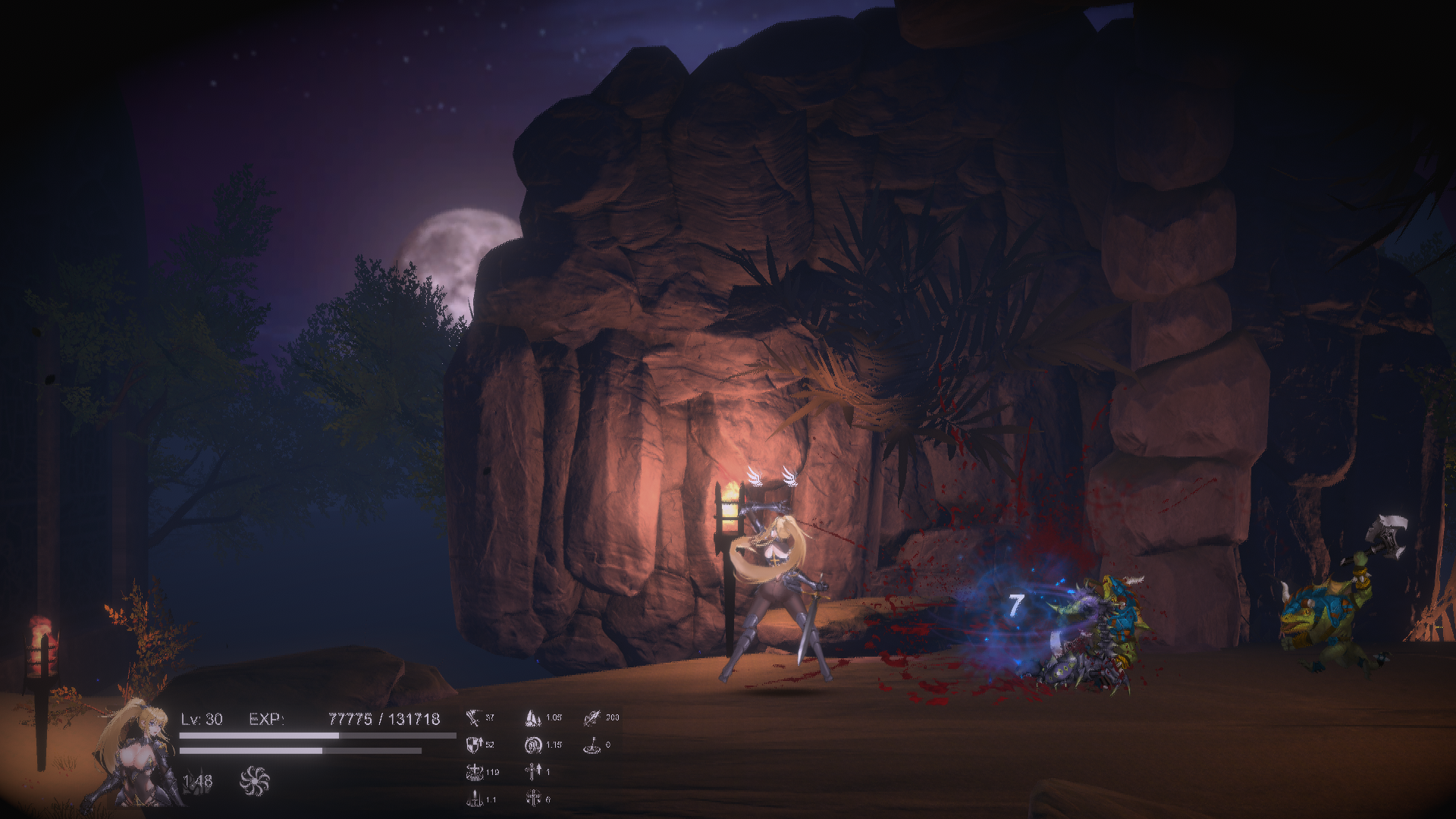Click the mountain peaks stat icon
This screenshot has height=819, width=1456.
(x=533, y=717)
